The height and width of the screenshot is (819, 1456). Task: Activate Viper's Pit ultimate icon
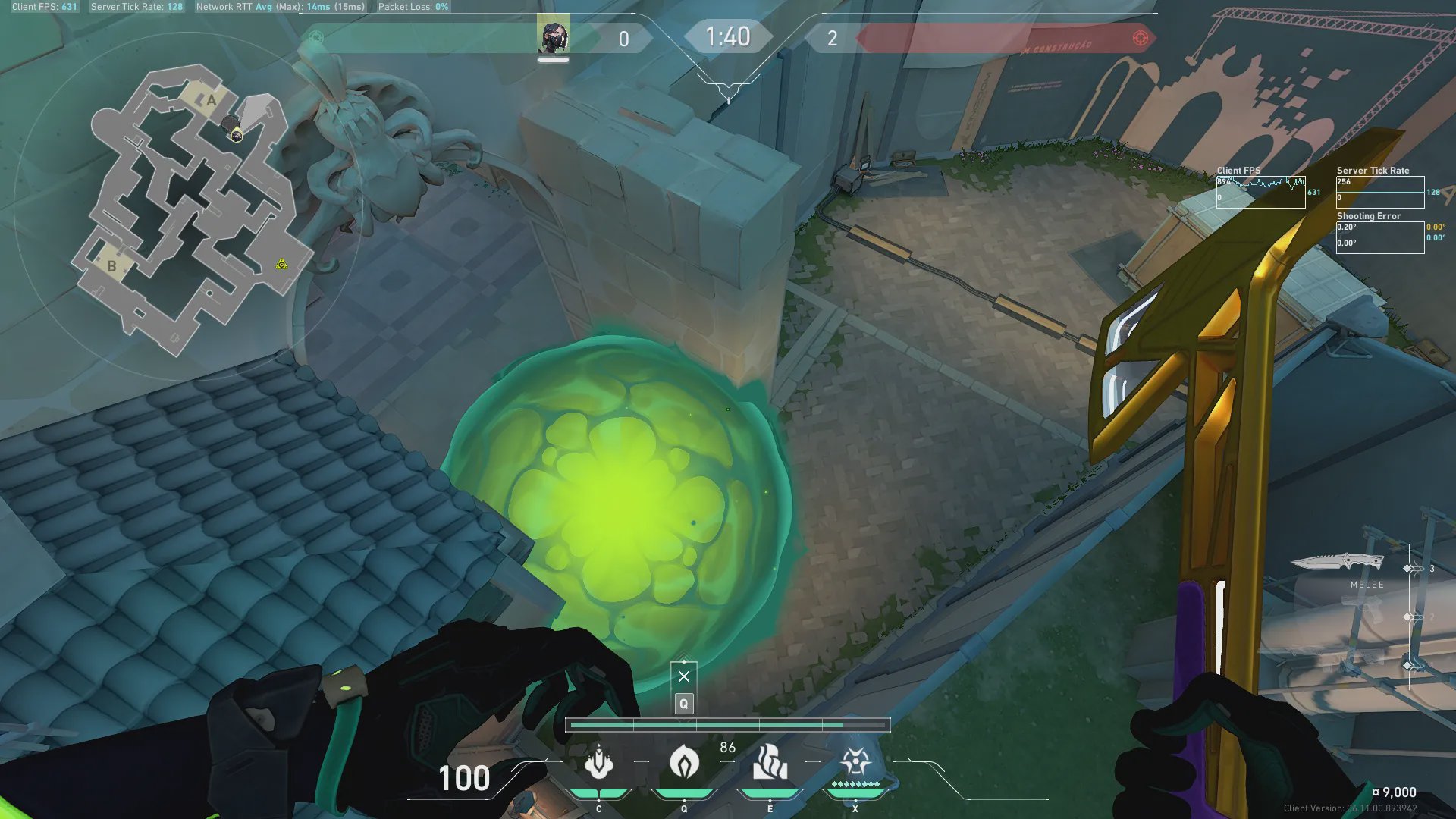click(855, 761)
